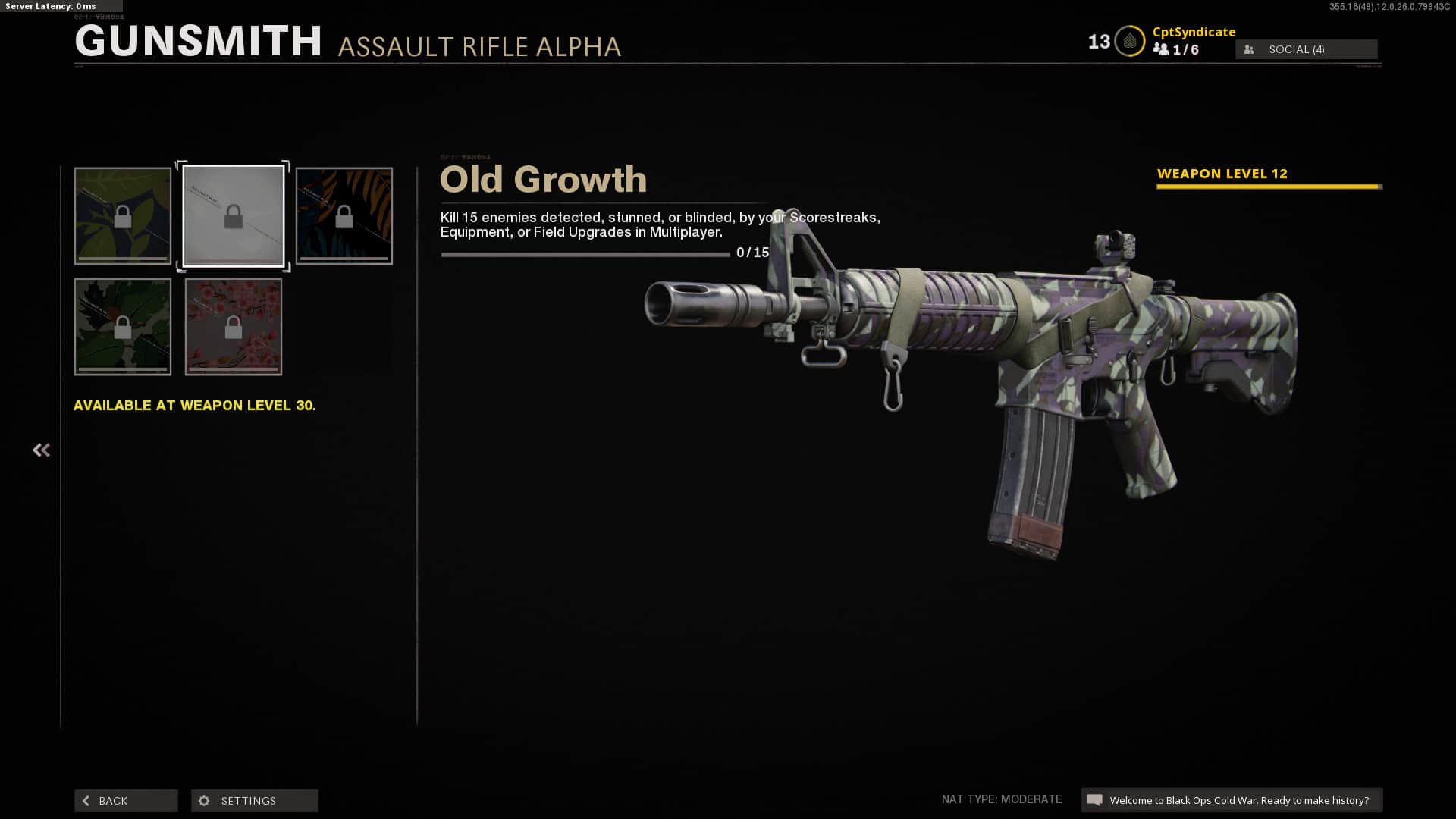Choose the orange tiger-stripe leaf camo
The height and width of the screenshot is (819, 1456).
click(344, 216)
